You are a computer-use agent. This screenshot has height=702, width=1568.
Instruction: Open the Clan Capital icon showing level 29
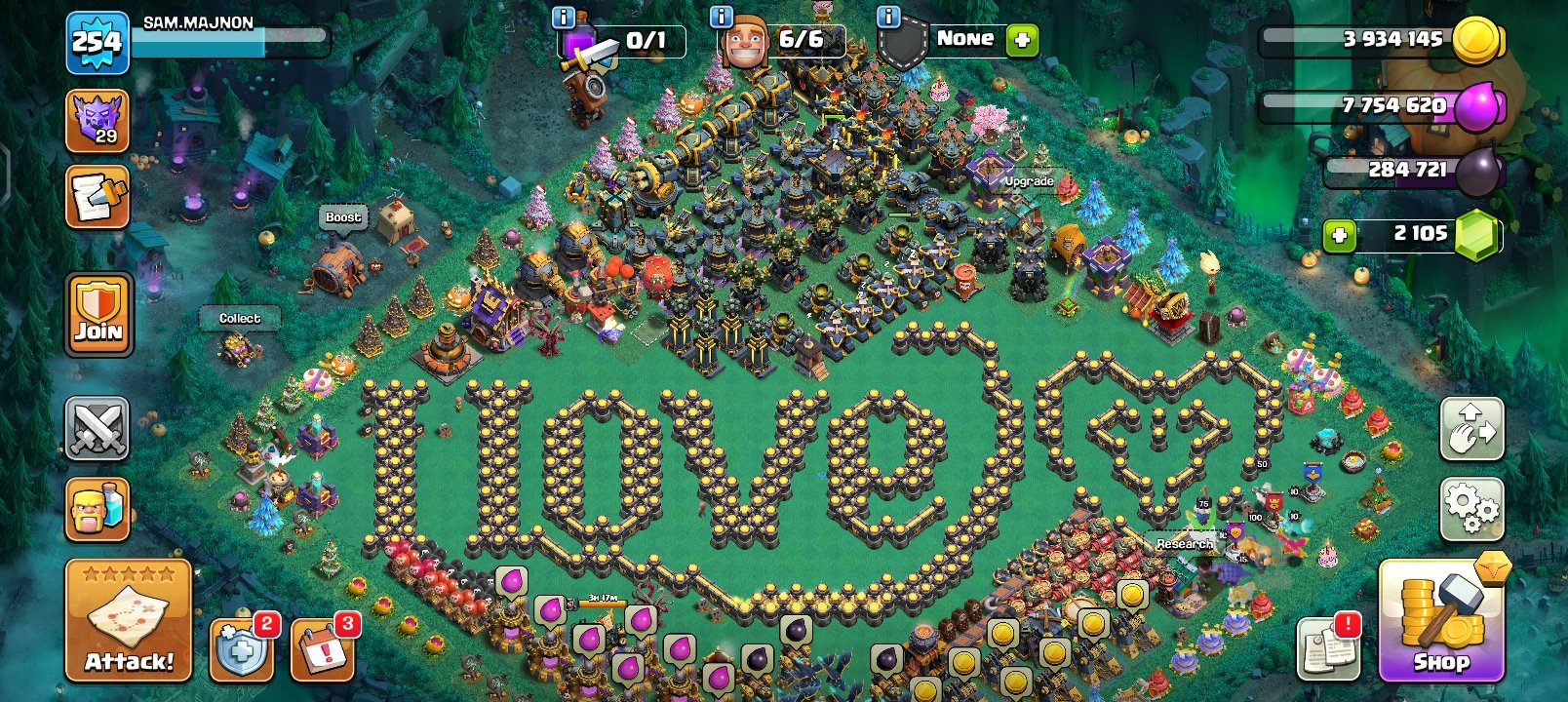98,122
